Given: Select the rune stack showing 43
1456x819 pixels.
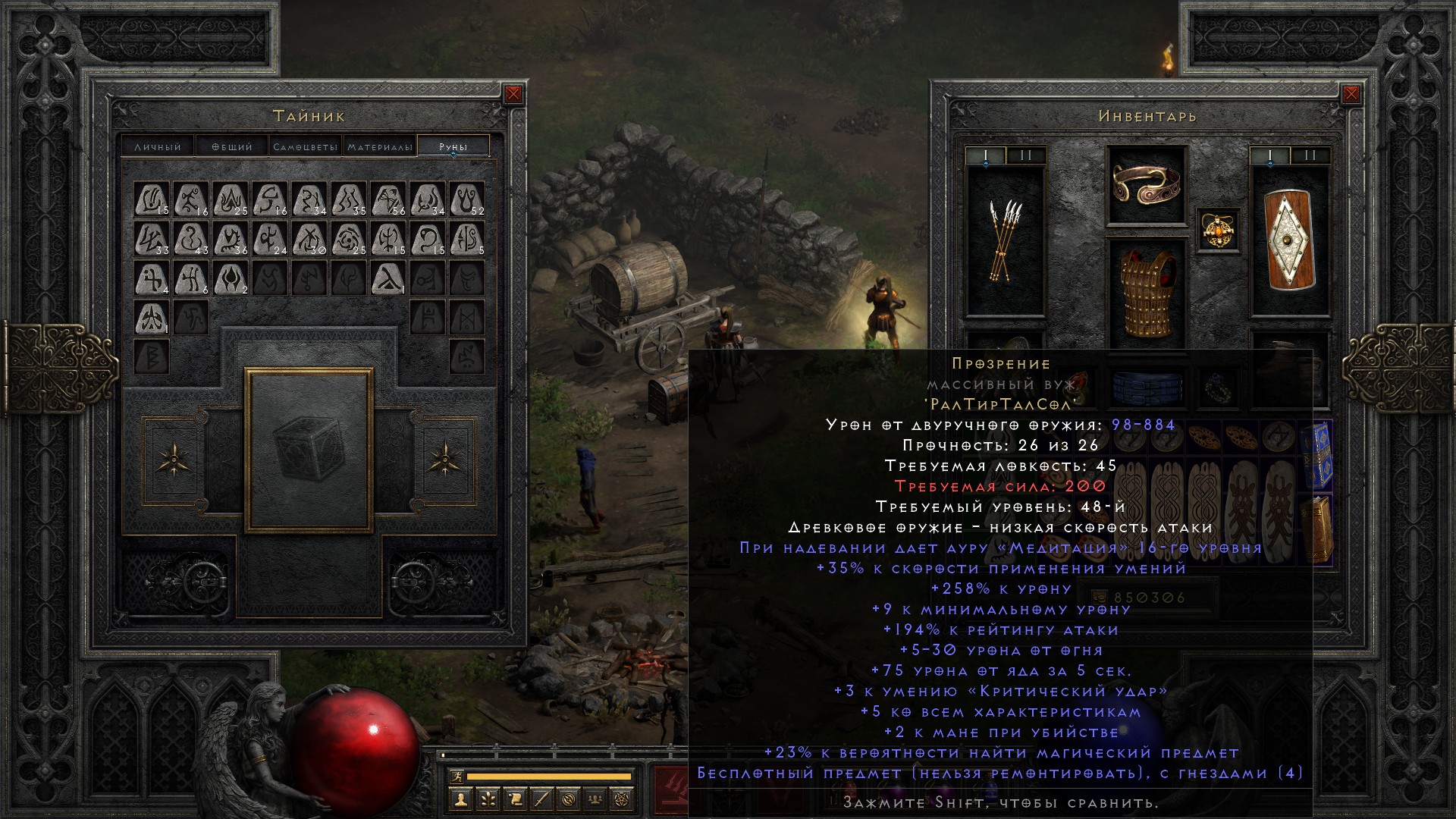Looking at the screenshot, I should coord(192,239).
